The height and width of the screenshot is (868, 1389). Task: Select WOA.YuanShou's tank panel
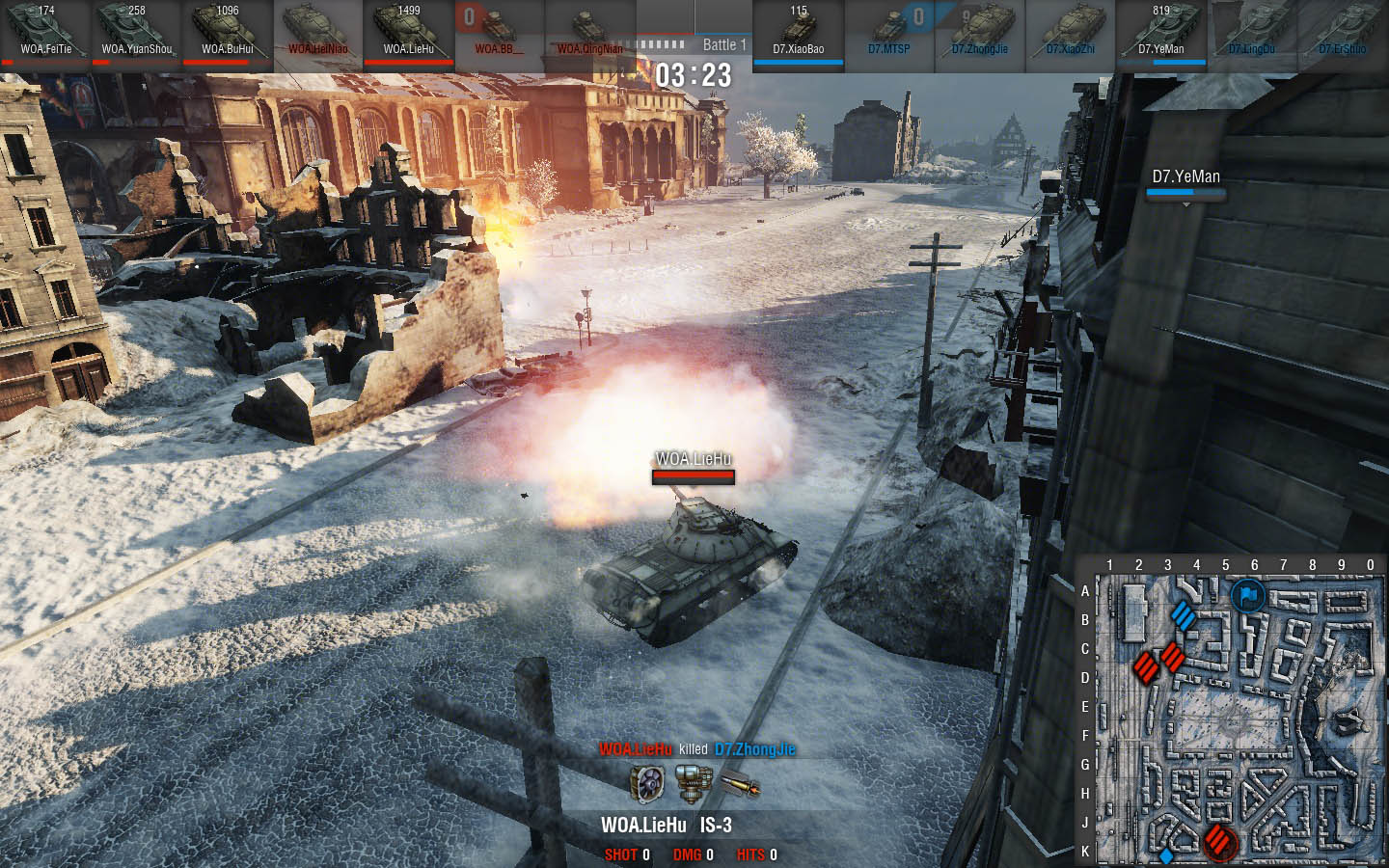[x=136, y=32]
